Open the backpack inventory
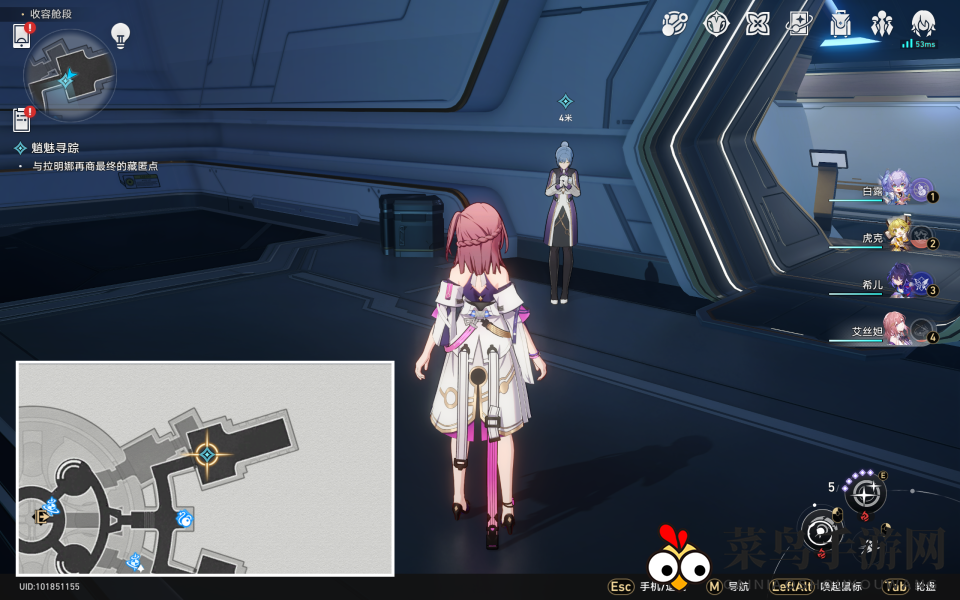The width and height of the screenshot is (960, 600). 840,24
